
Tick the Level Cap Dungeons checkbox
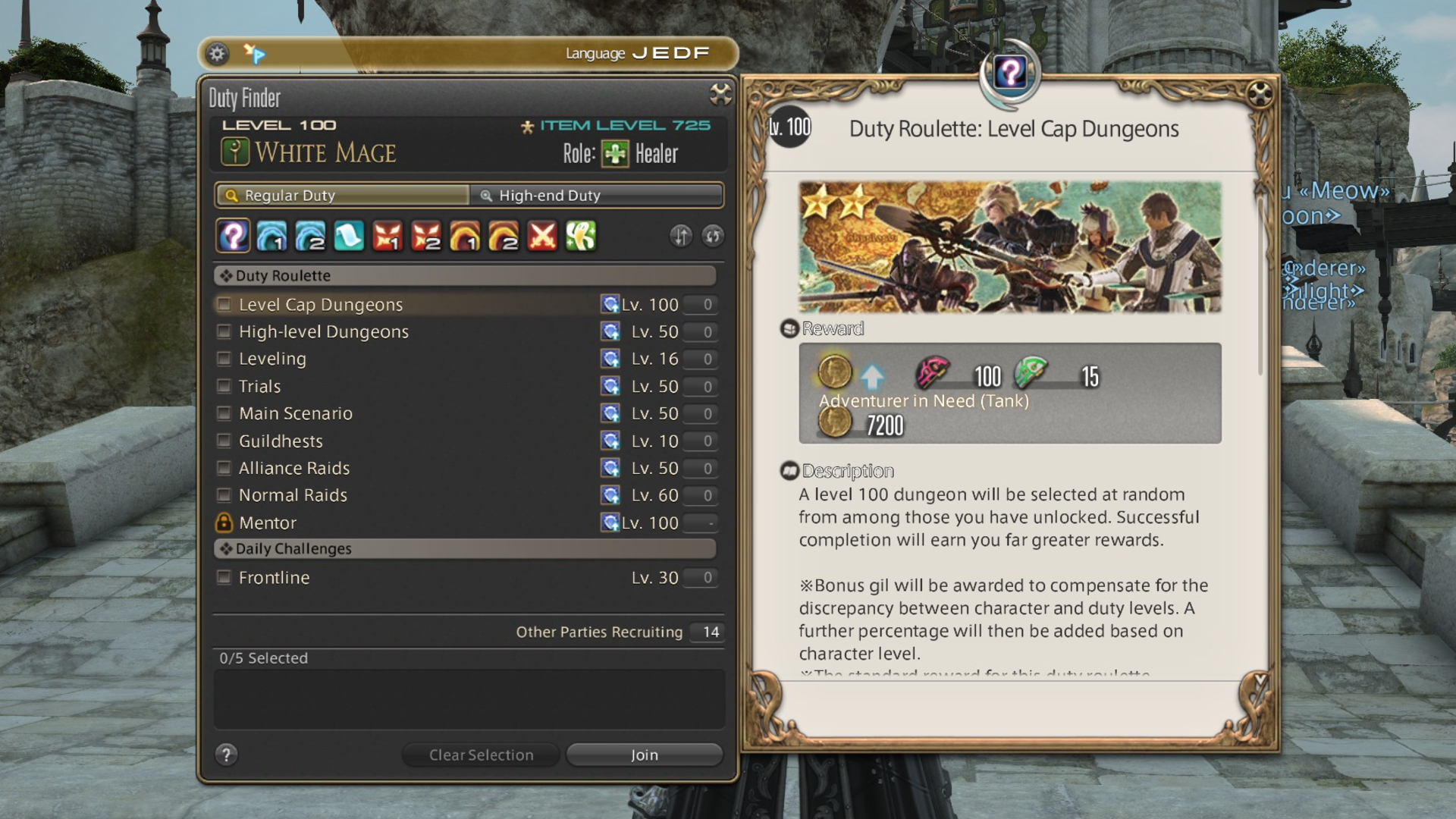point(224,305)
